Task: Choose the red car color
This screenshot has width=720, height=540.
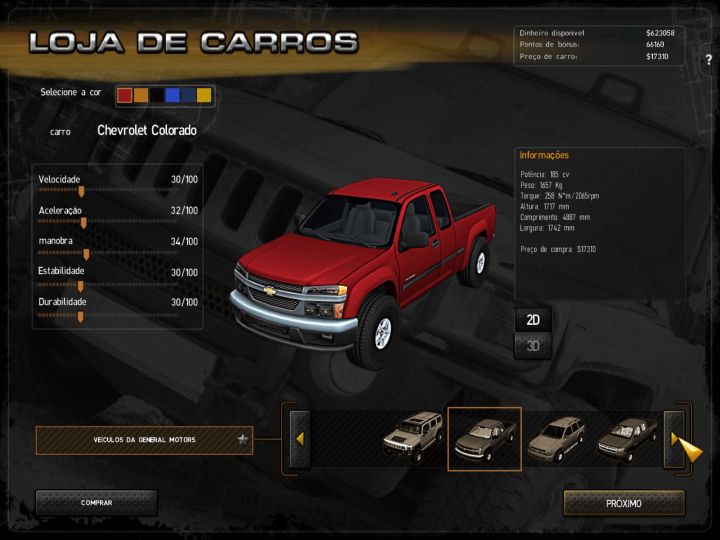Action: [x=125, y=95]
